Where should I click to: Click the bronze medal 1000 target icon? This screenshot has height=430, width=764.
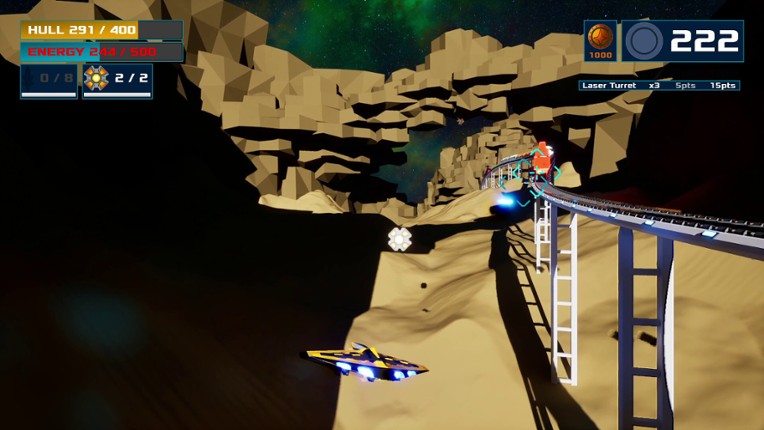pyautogui.click(x=601, y=41)
